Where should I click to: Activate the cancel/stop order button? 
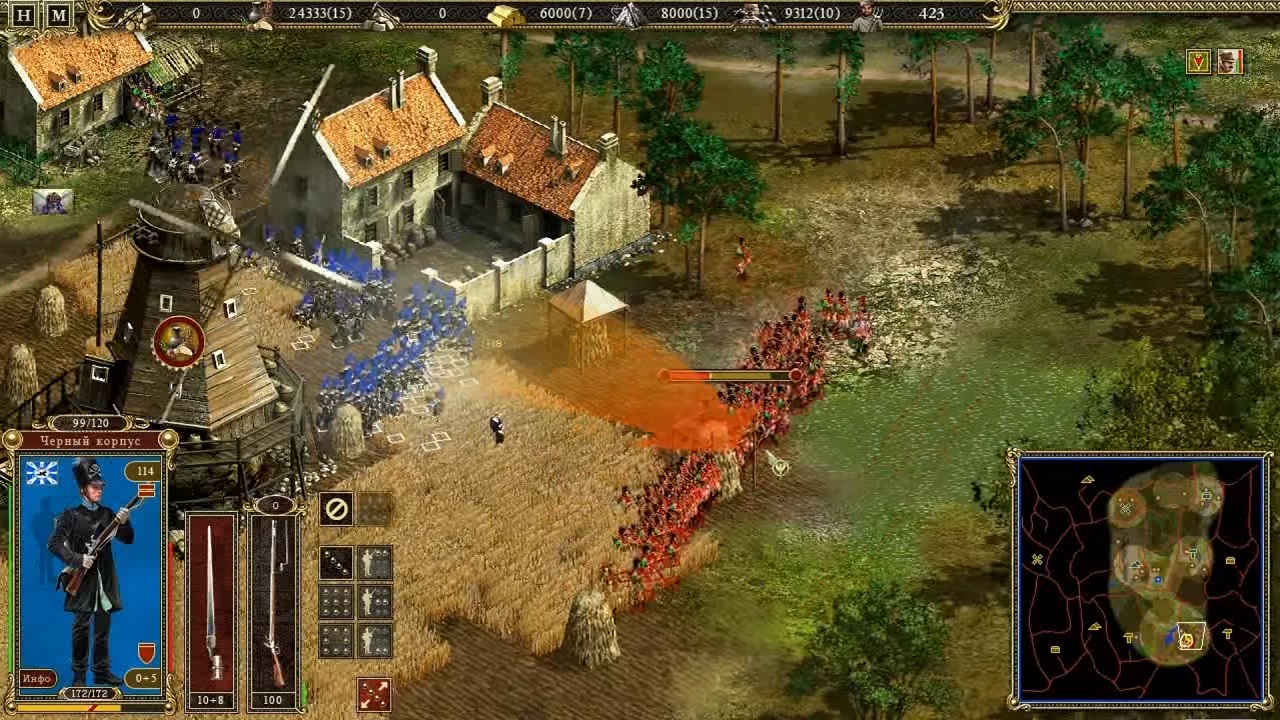[x=336, y=509]
